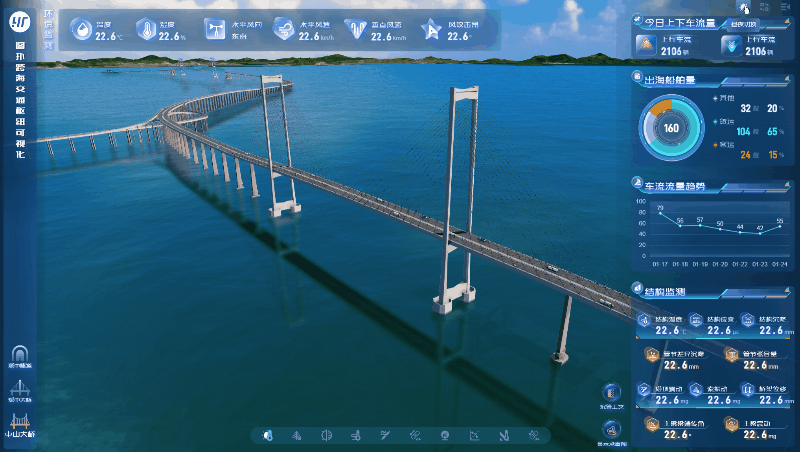Click the top-right collapse menu icon
Image resolution: width=800 pixels, height=452 pixels.
[x=785, y=7]
